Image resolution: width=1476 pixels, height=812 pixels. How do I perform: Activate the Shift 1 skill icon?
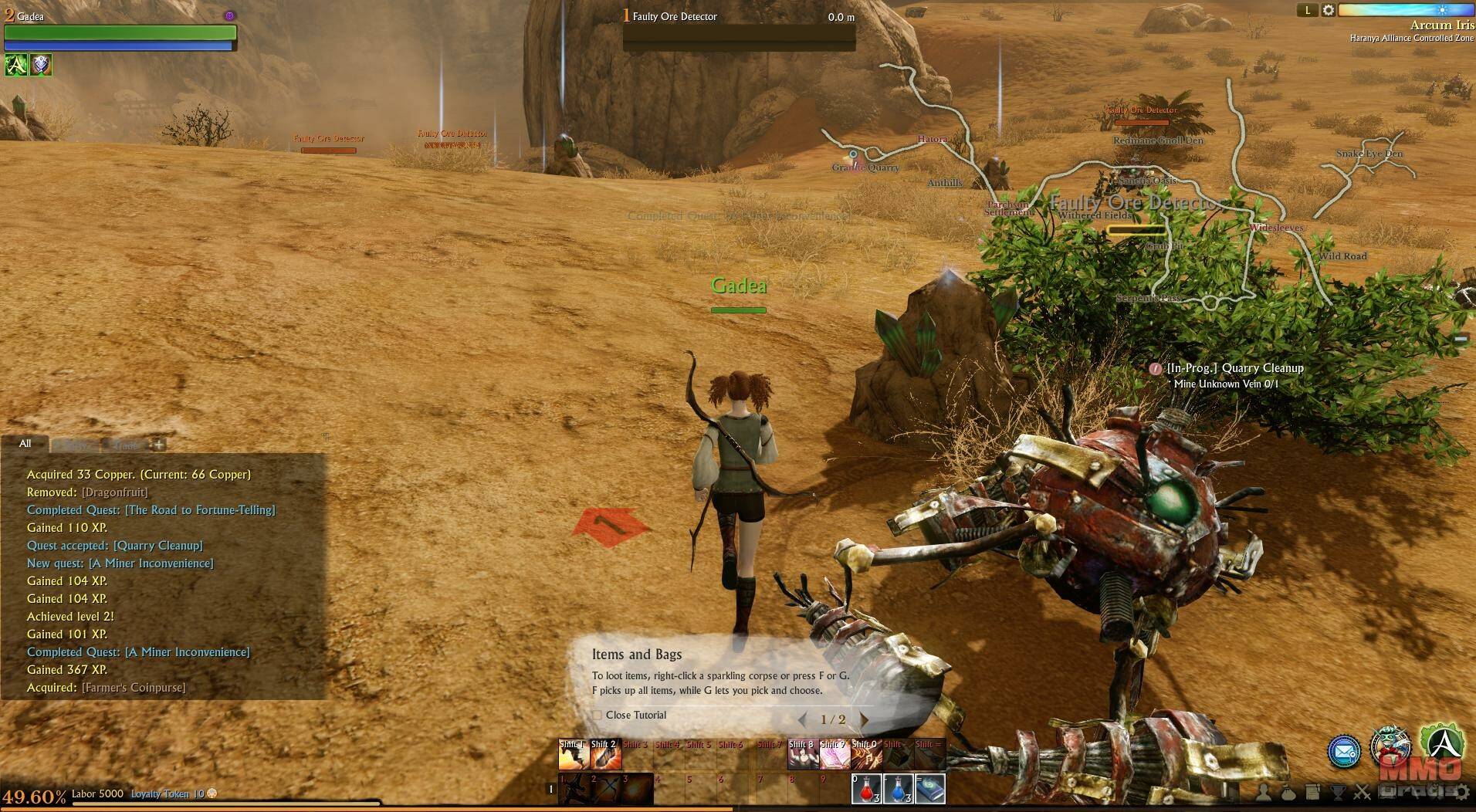tap(574, 755)
